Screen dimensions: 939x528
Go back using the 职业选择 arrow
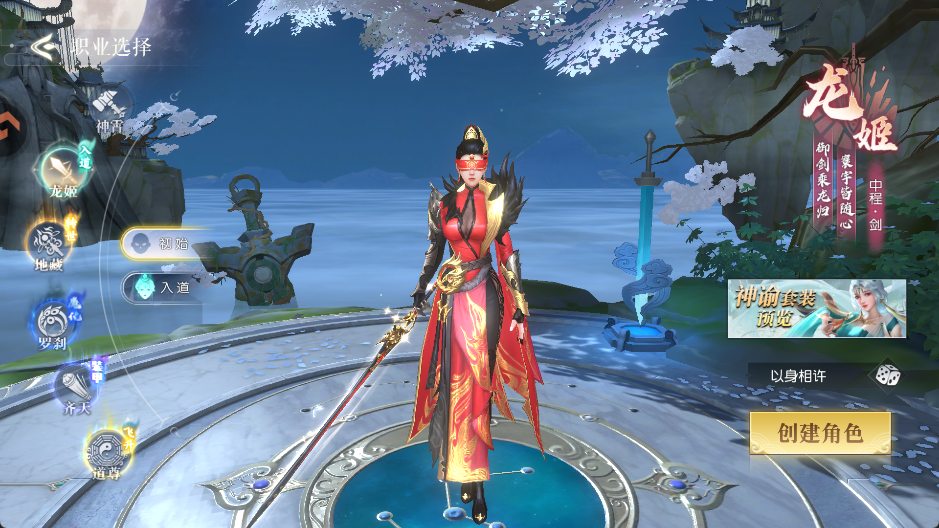click(43, 46)
